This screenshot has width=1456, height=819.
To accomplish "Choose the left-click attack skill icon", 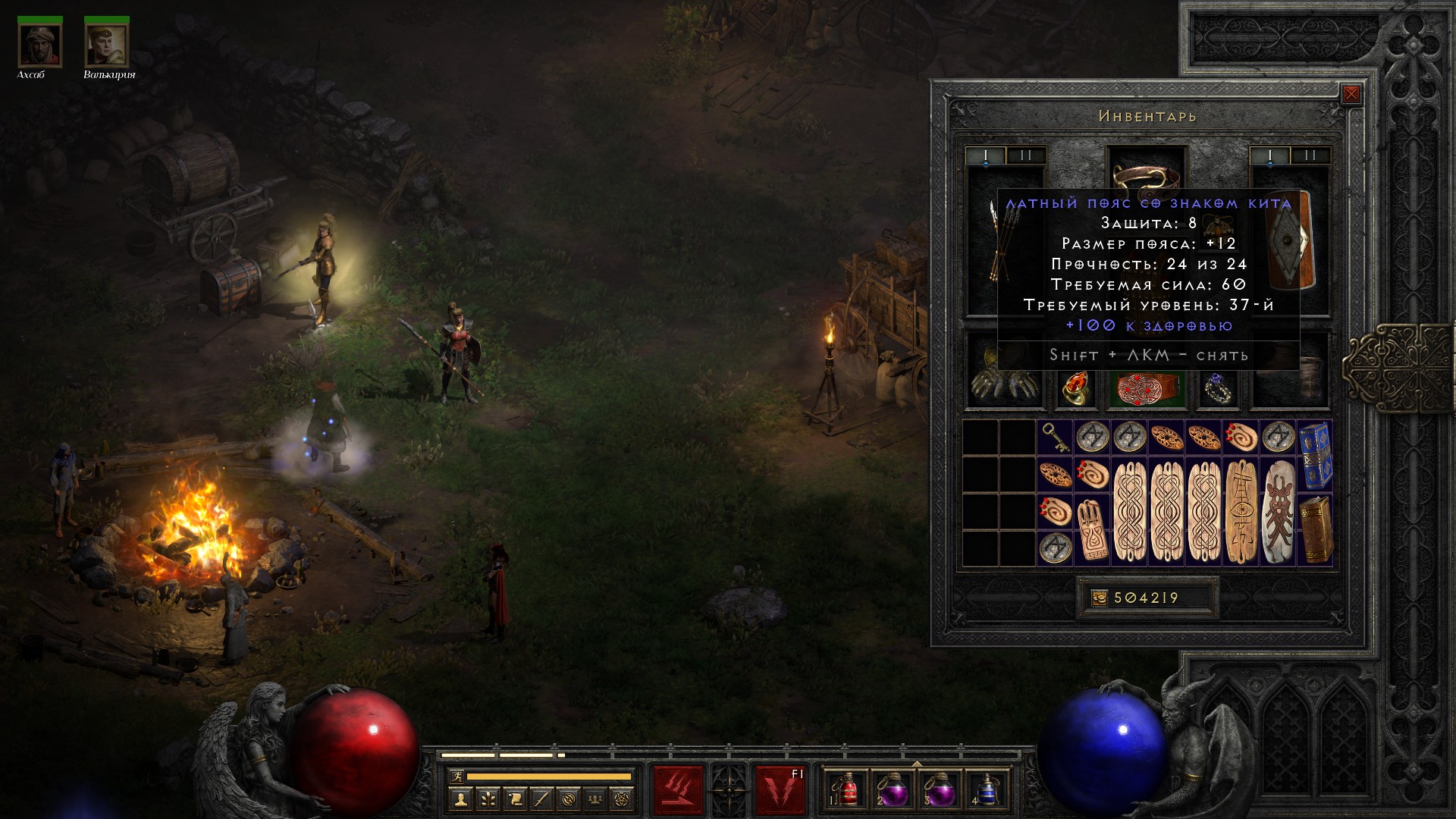I will [x=678, y=790].
